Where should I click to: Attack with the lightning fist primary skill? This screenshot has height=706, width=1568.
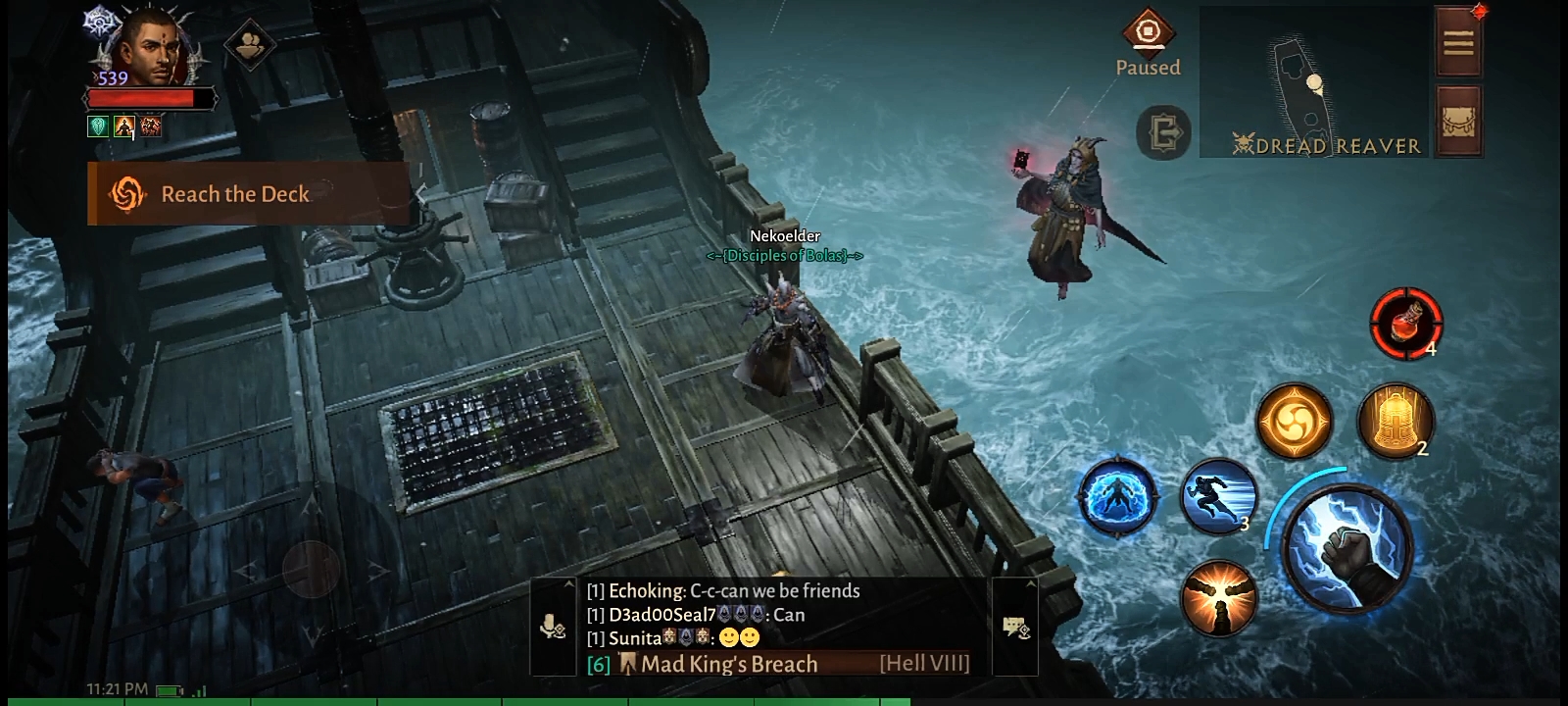point(1347,546)
